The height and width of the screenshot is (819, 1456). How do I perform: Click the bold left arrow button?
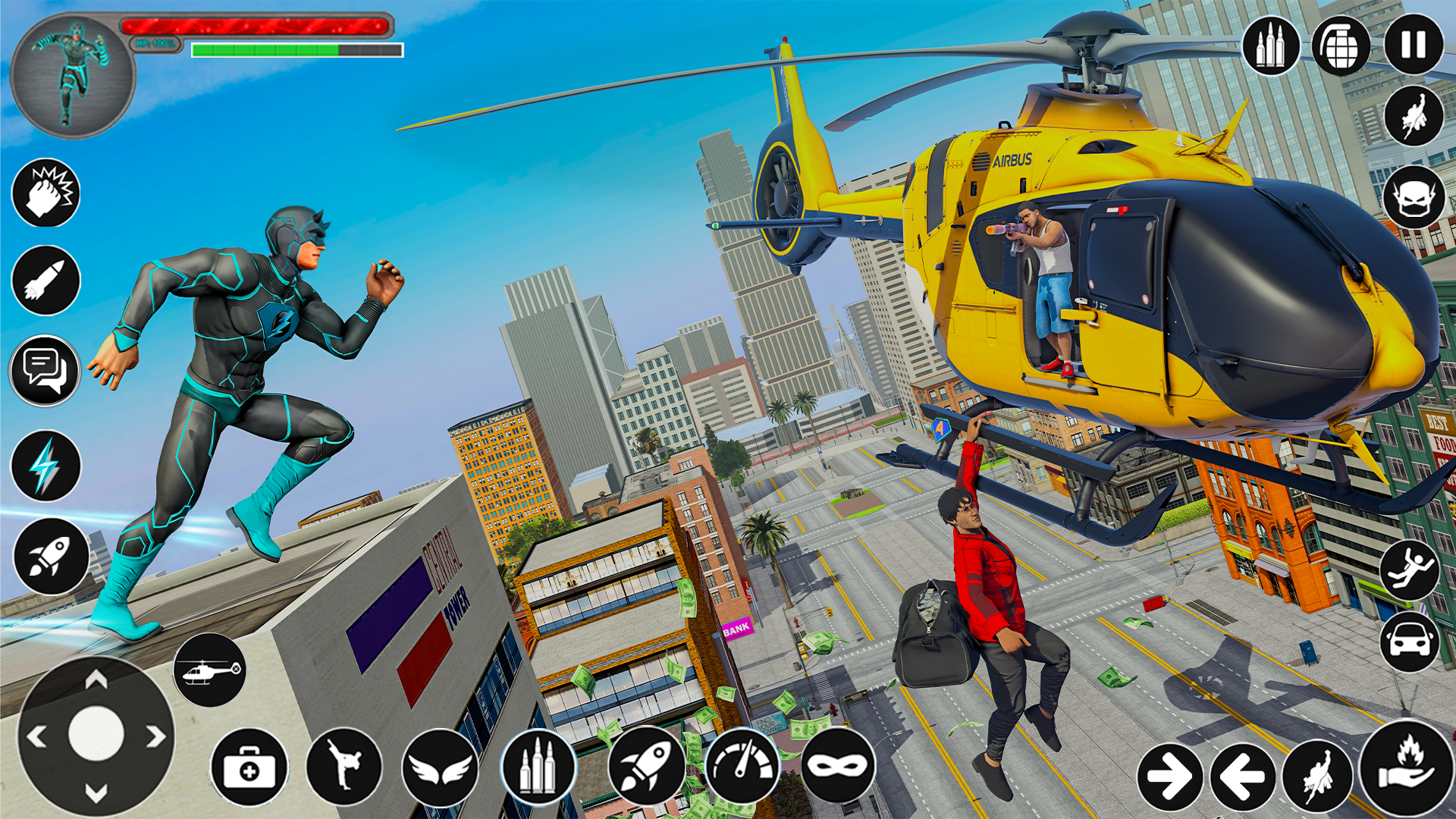pos(1242,777)
